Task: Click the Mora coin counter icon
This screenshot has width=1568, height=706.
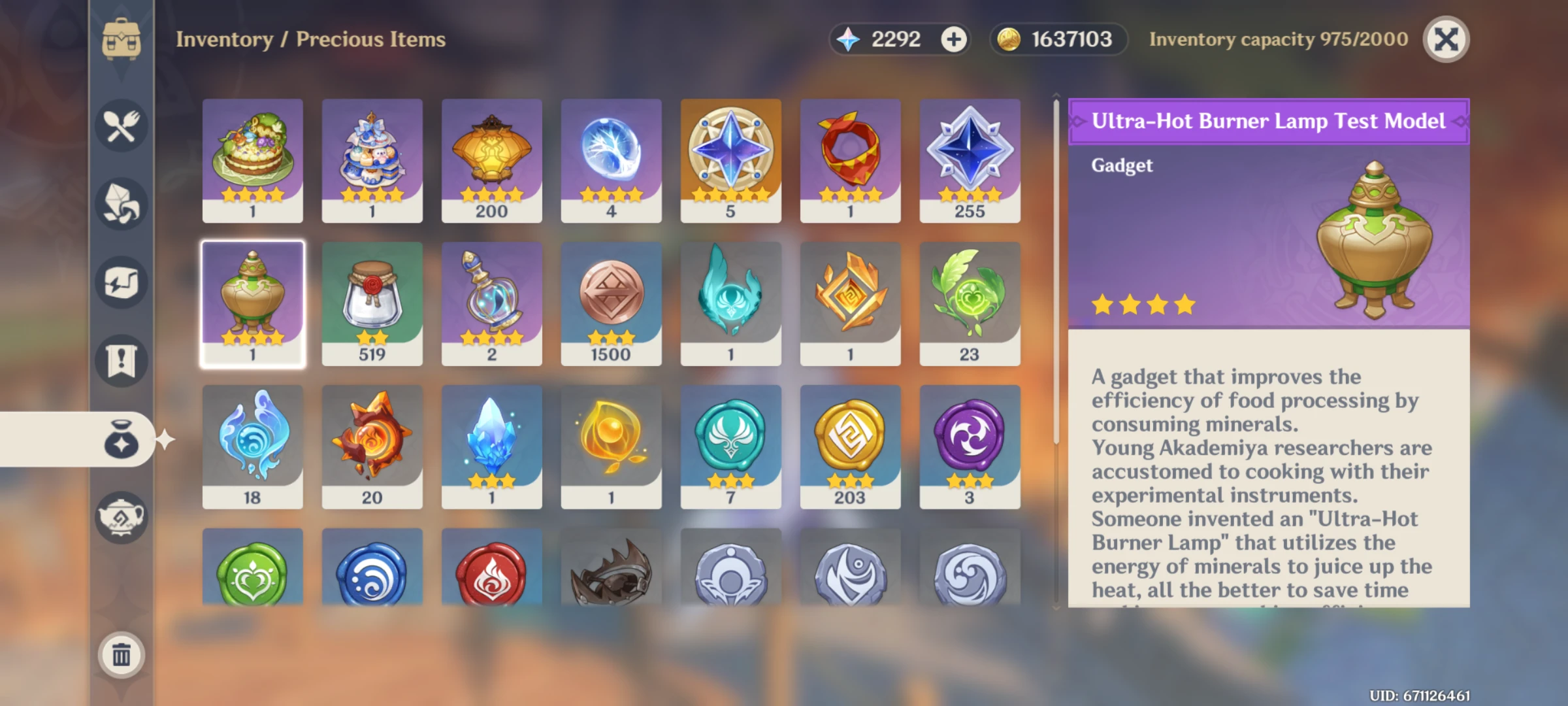Action: tap(1009, 39)
